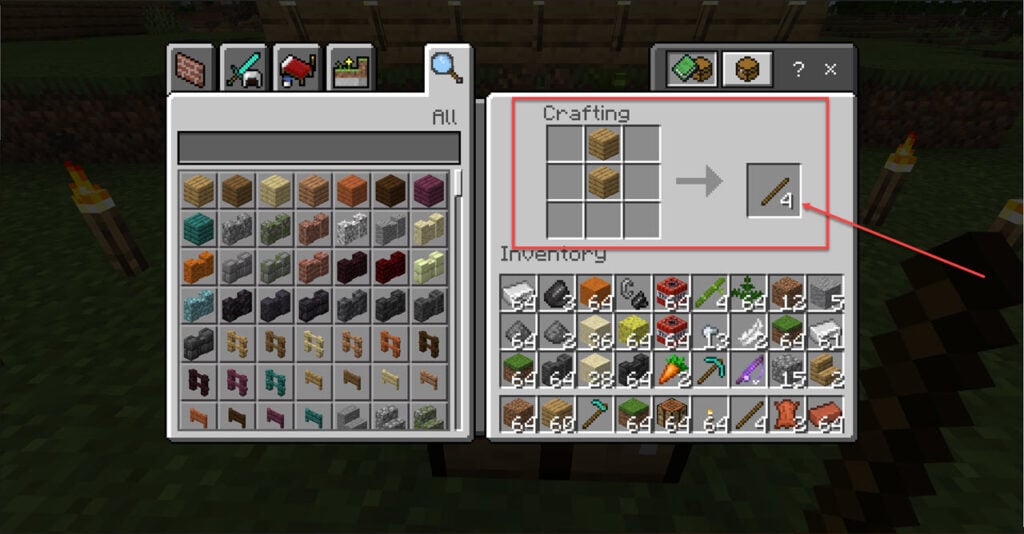Open the question mark help button
The height and width of the screenshot is (534, 1024).
tap(798, 70)
